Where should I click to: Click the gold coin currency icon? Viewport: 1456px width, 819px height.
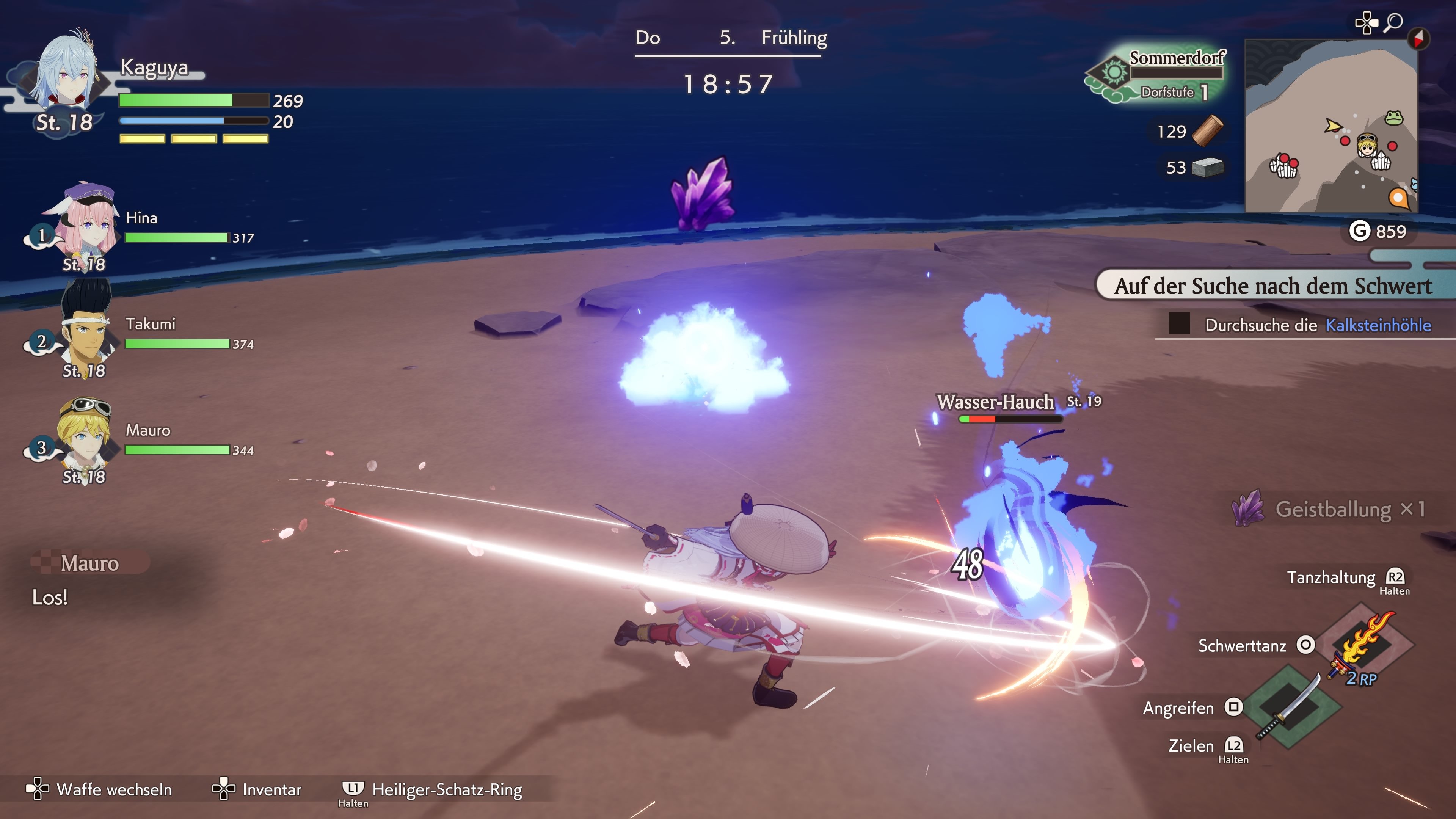1359,231
